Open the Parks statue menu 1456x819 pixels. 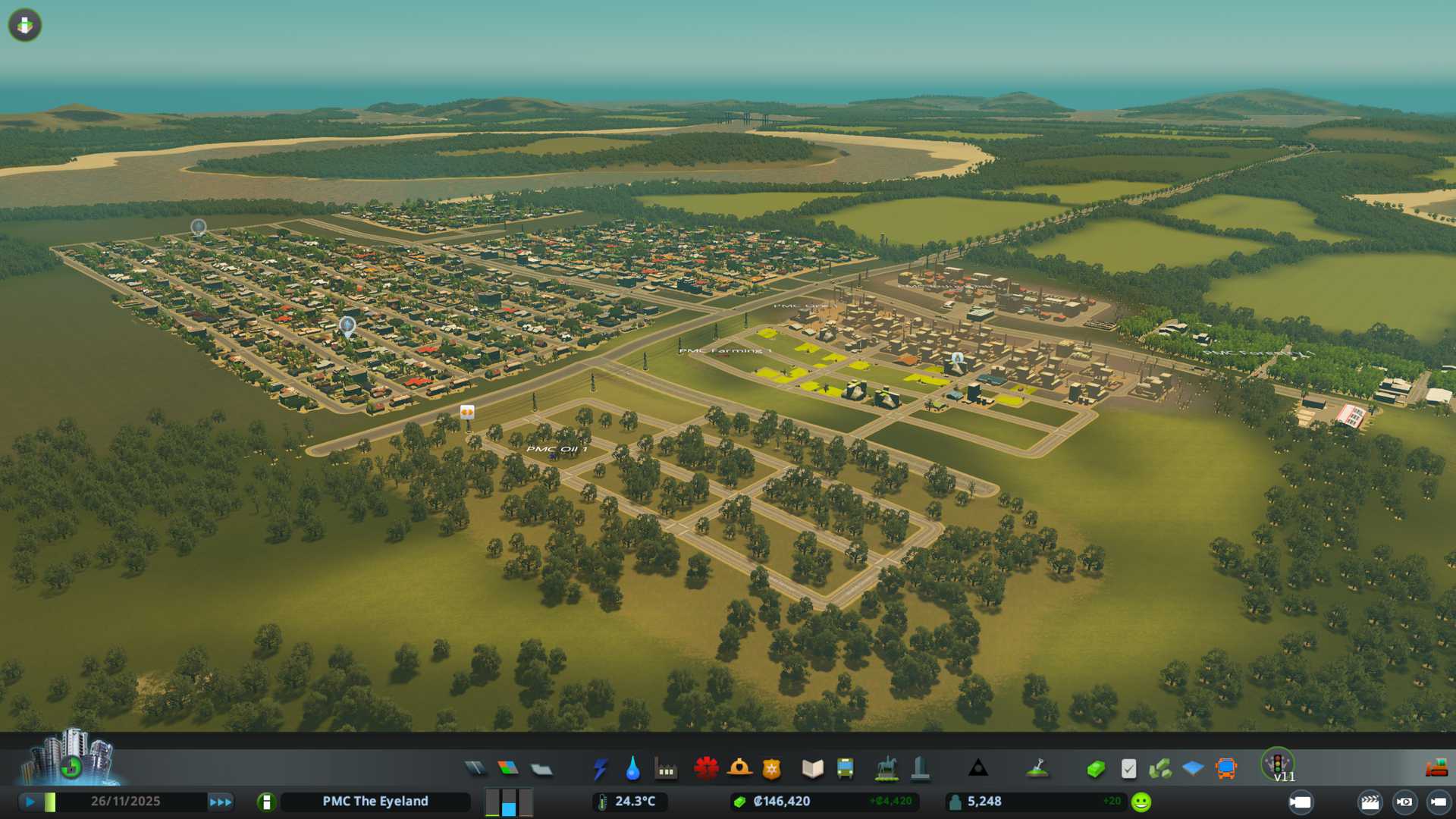coord(886,769)
